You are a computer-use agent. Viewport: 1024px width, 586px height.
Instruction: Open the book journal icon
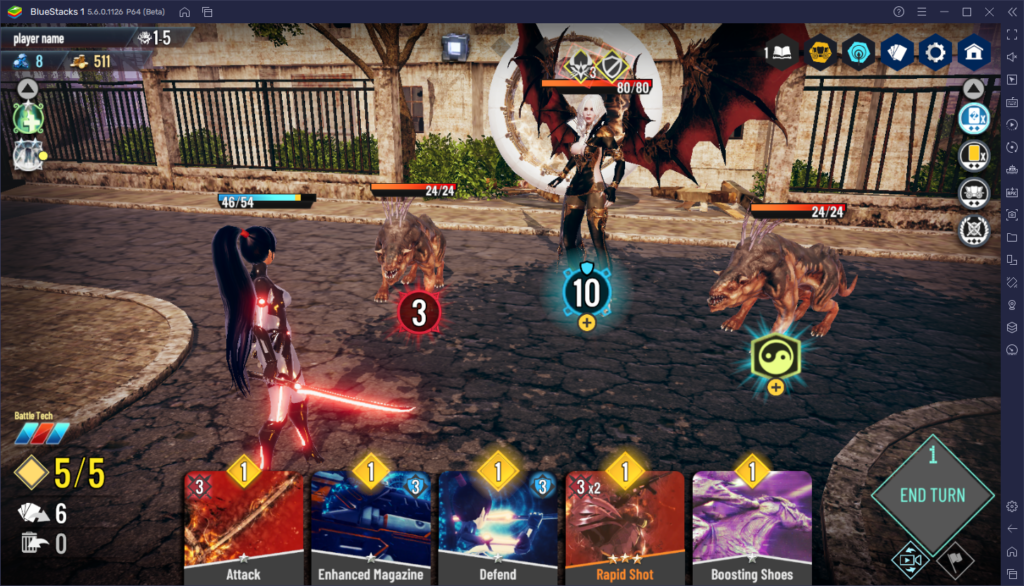(781, 53)
